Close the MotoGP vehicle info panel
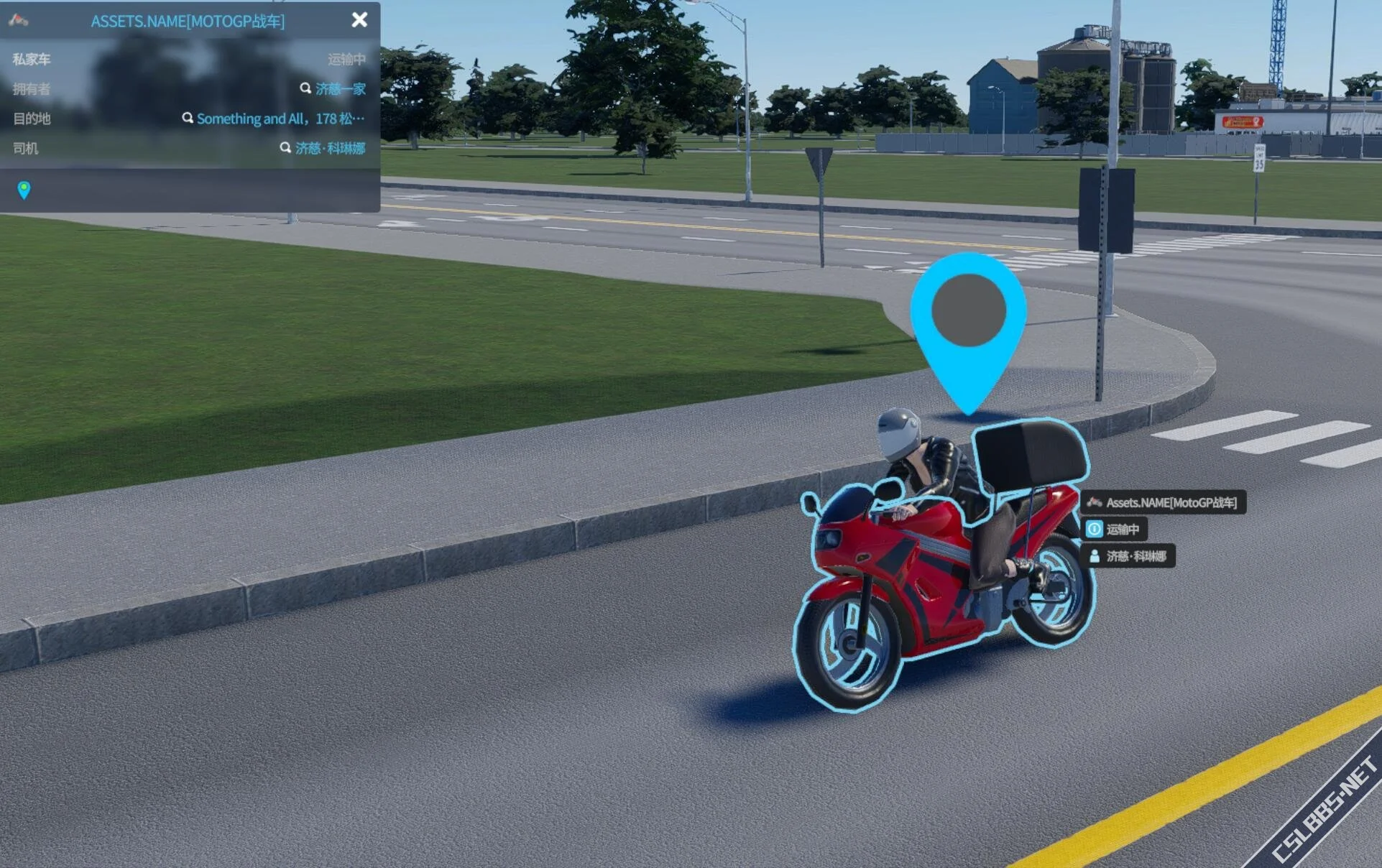 [359, 20]
